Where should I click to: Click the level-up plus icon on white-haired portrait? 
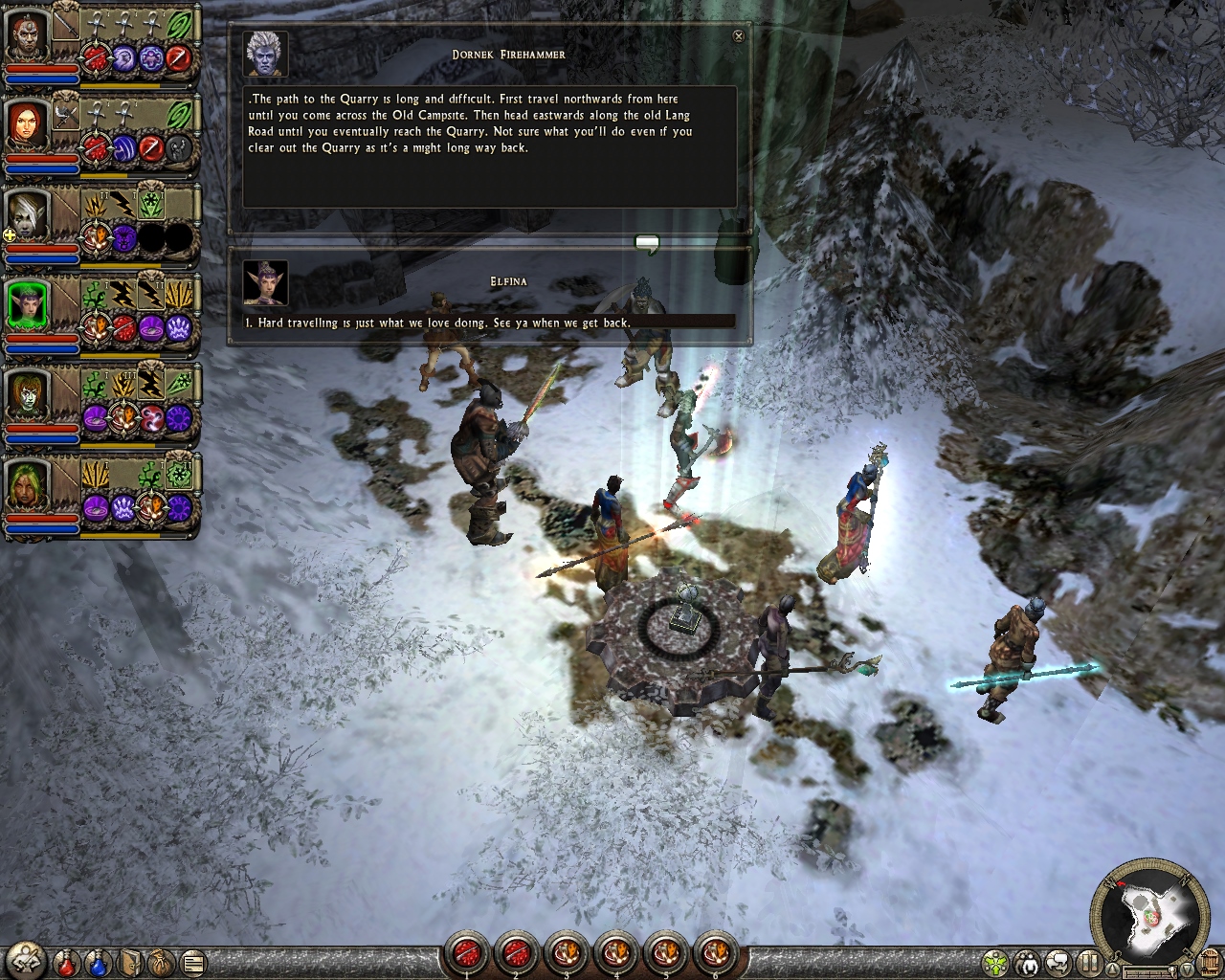(x=11, y=234)
